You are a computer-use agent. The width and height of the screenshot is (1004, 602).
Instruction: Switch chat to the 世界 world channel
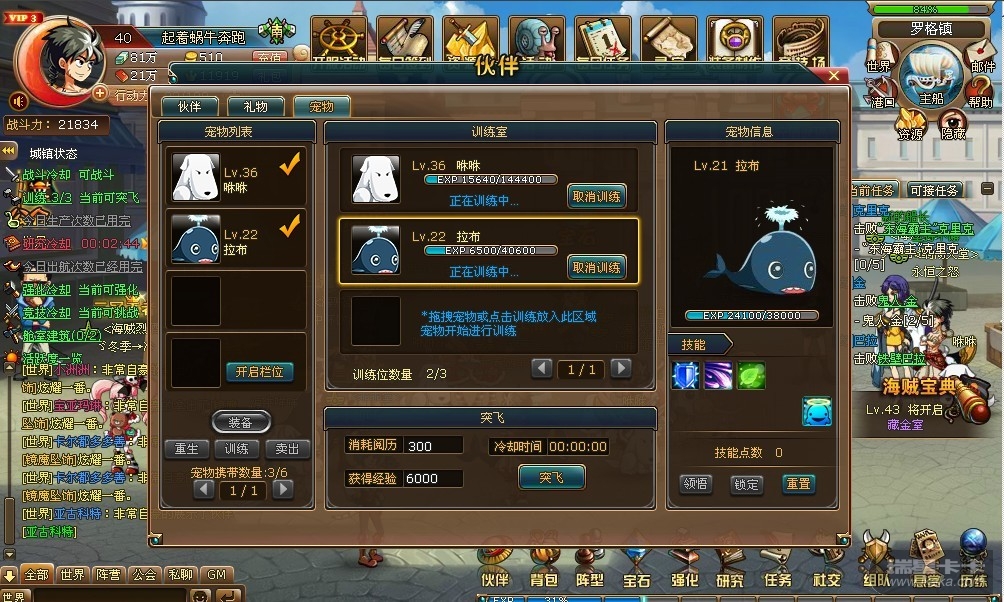(x=72, y=575)
